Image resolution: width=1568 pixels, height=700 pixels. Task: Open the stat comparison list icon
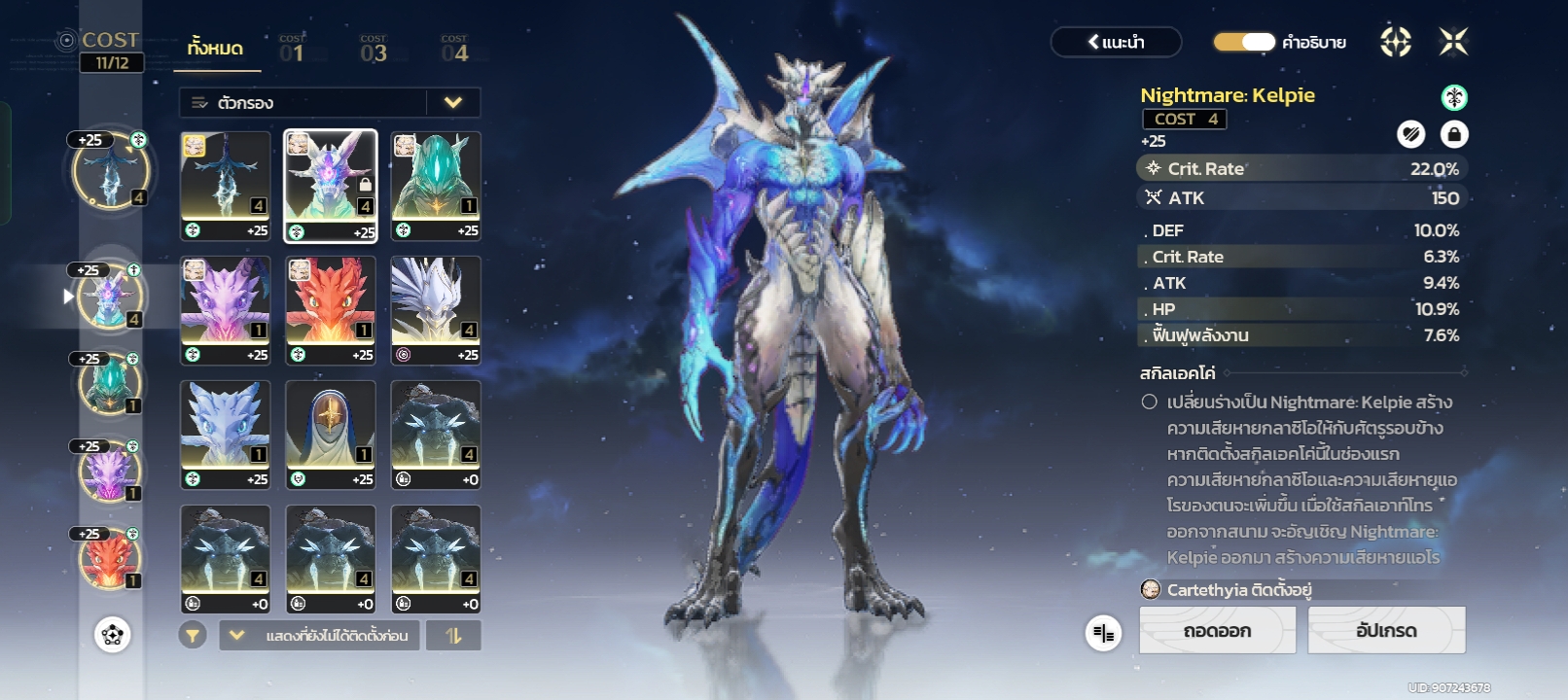pyautogui.click(x=1103, y=633)
